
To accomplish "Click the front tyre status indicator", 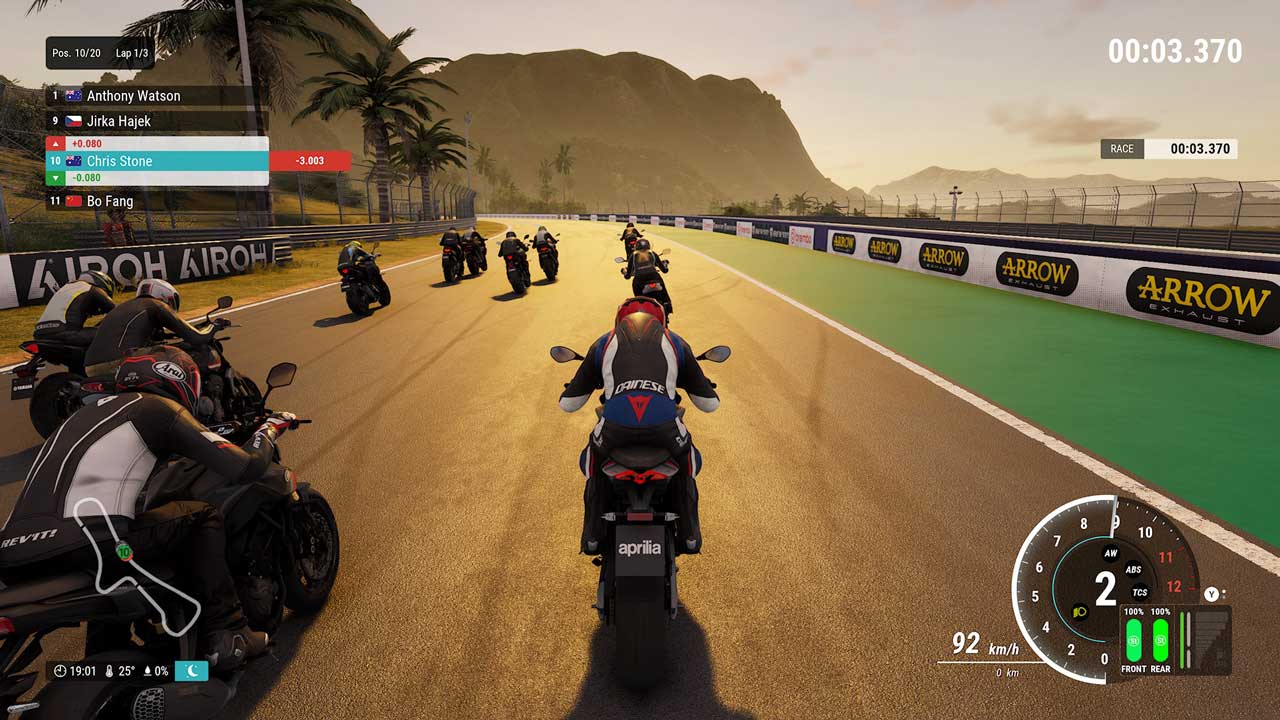I will 1134,639.
